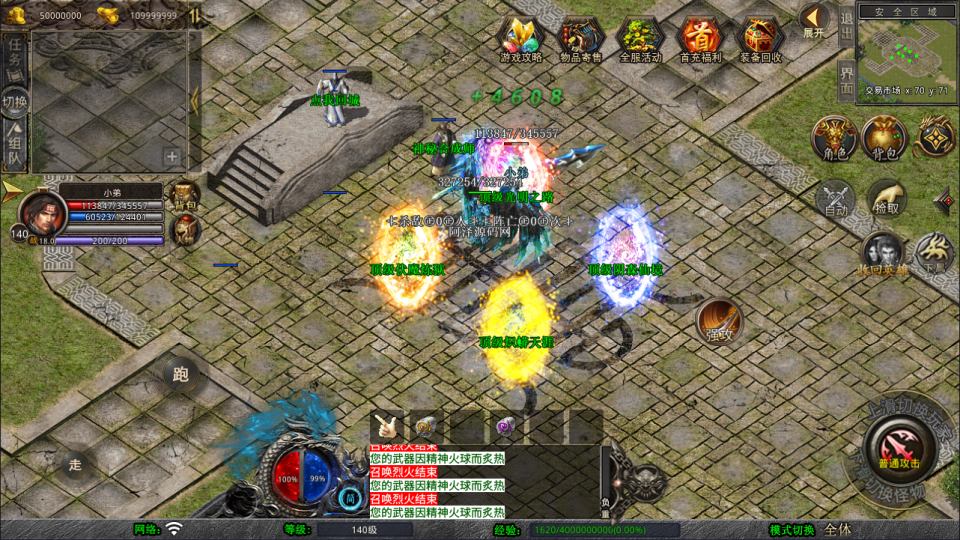Screen dimensions: 960x540
Task: Open the 背包 bag beside the 角色 button
Action: point(884,138)
